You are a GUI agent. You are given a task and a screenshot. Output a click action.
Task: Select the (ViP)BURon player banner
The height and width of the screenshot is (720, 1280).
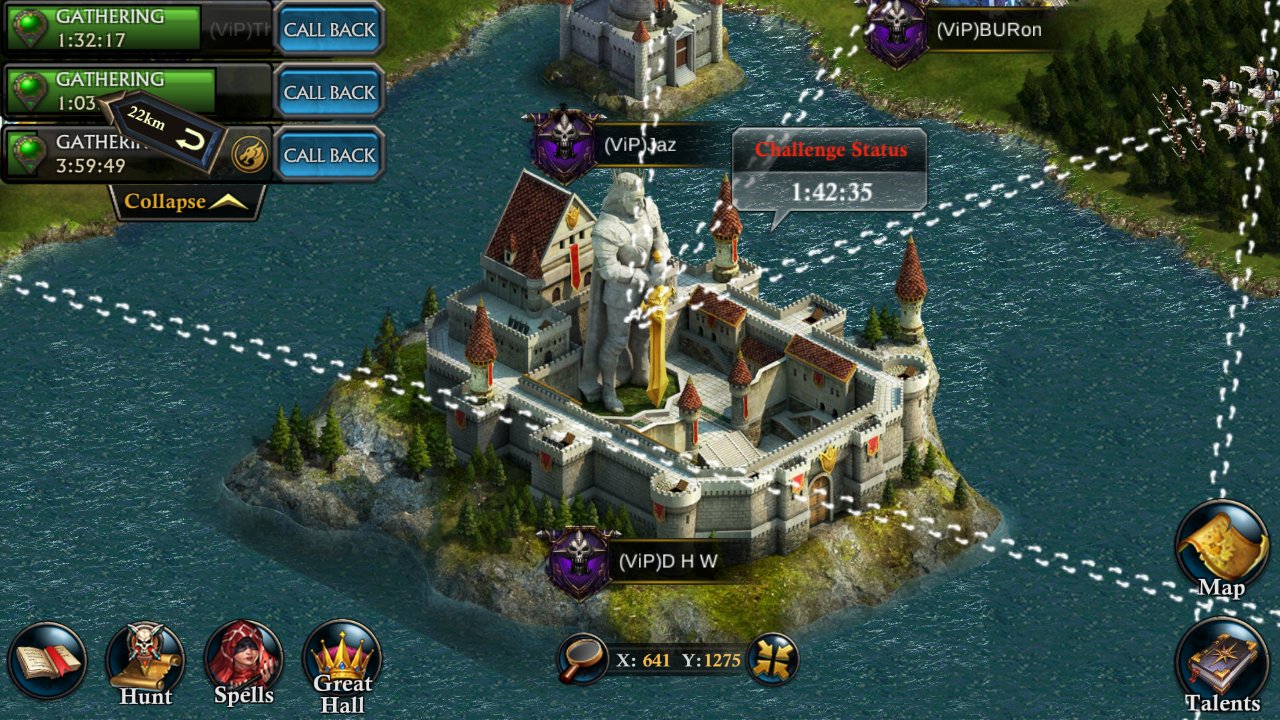pyautogui.click(x=958, y=30)
